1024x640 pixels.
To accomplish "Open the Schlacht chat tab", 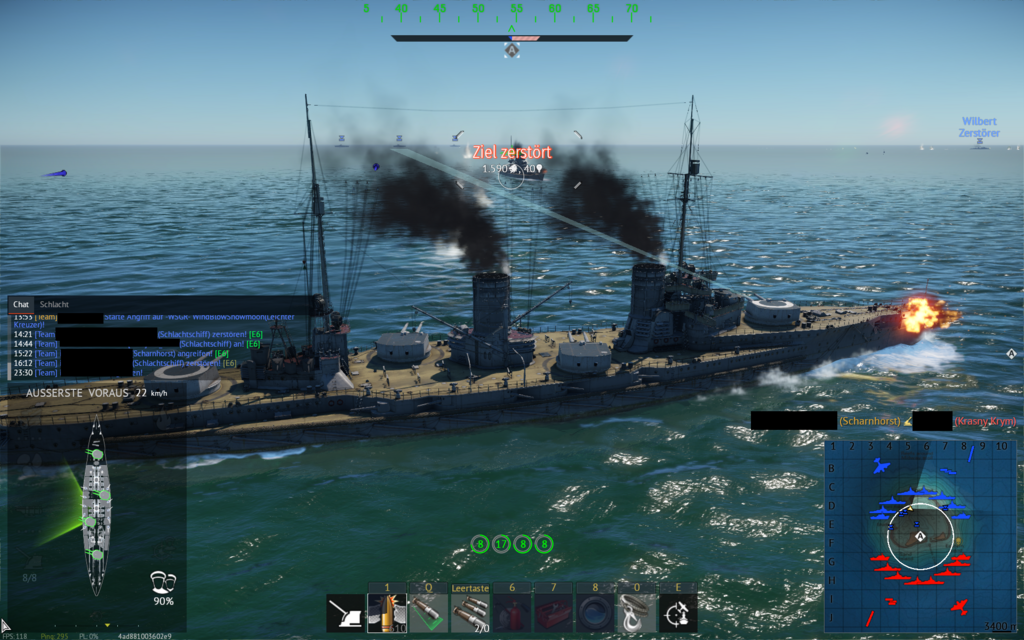I will click(54, 304).
